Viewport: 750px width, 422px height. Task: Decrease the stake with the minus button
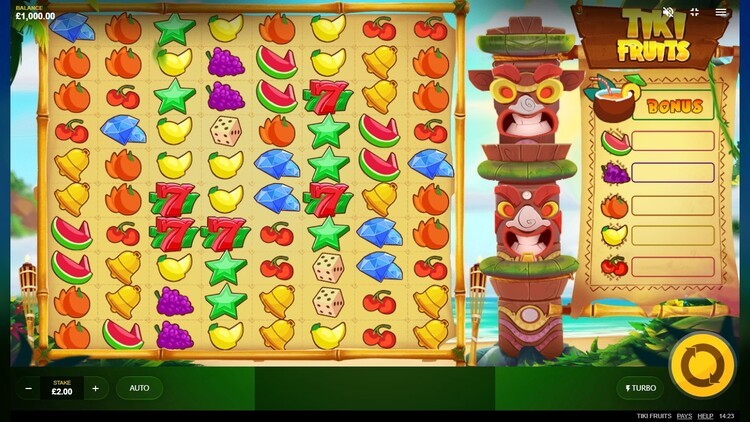pyautogui.click(x=28, y=388)
